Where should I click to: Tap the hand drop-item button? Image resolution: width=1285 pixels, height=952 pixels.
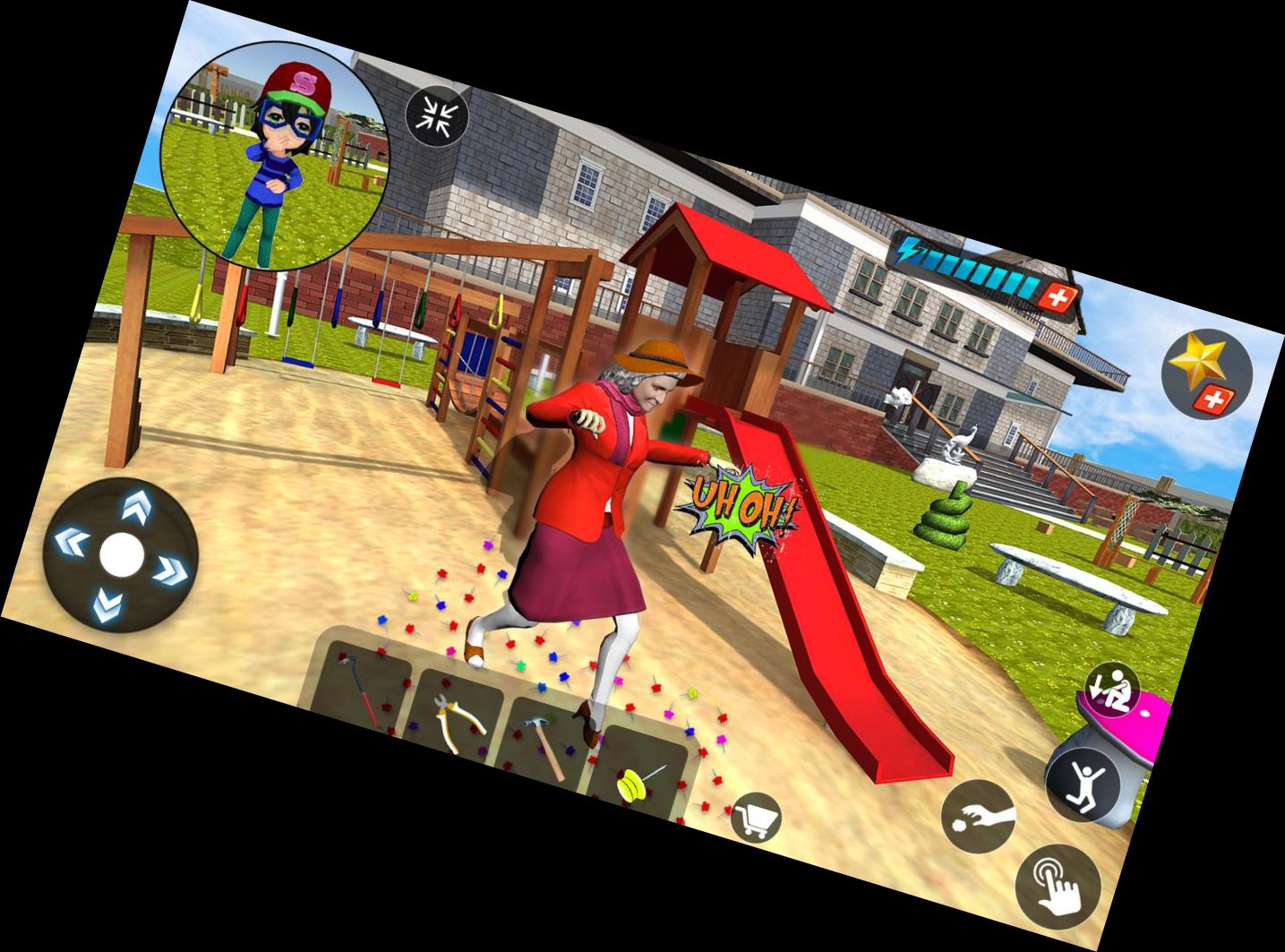(x=979, y=817)
